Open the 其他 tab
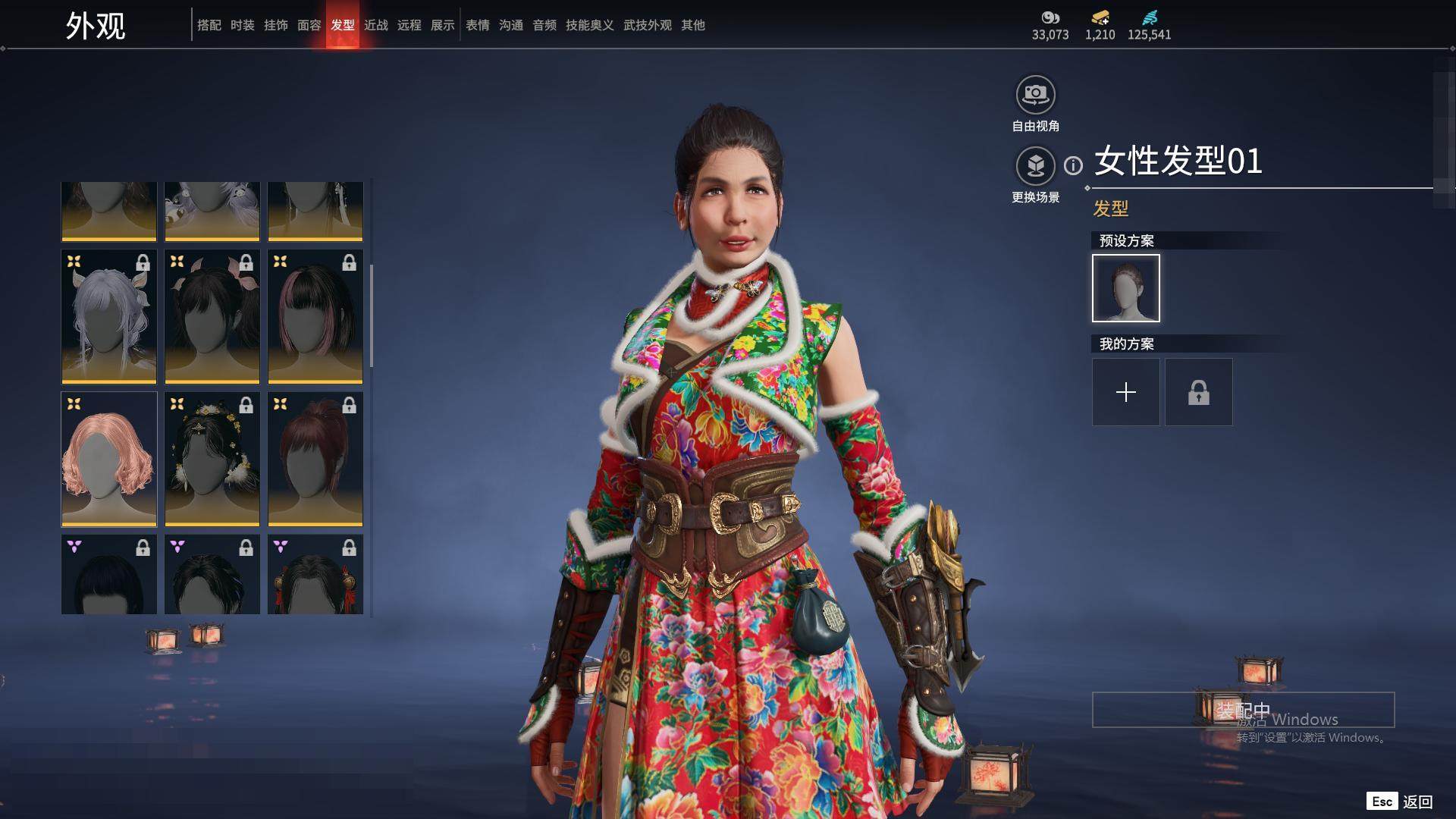 click(x=693, y=25)
